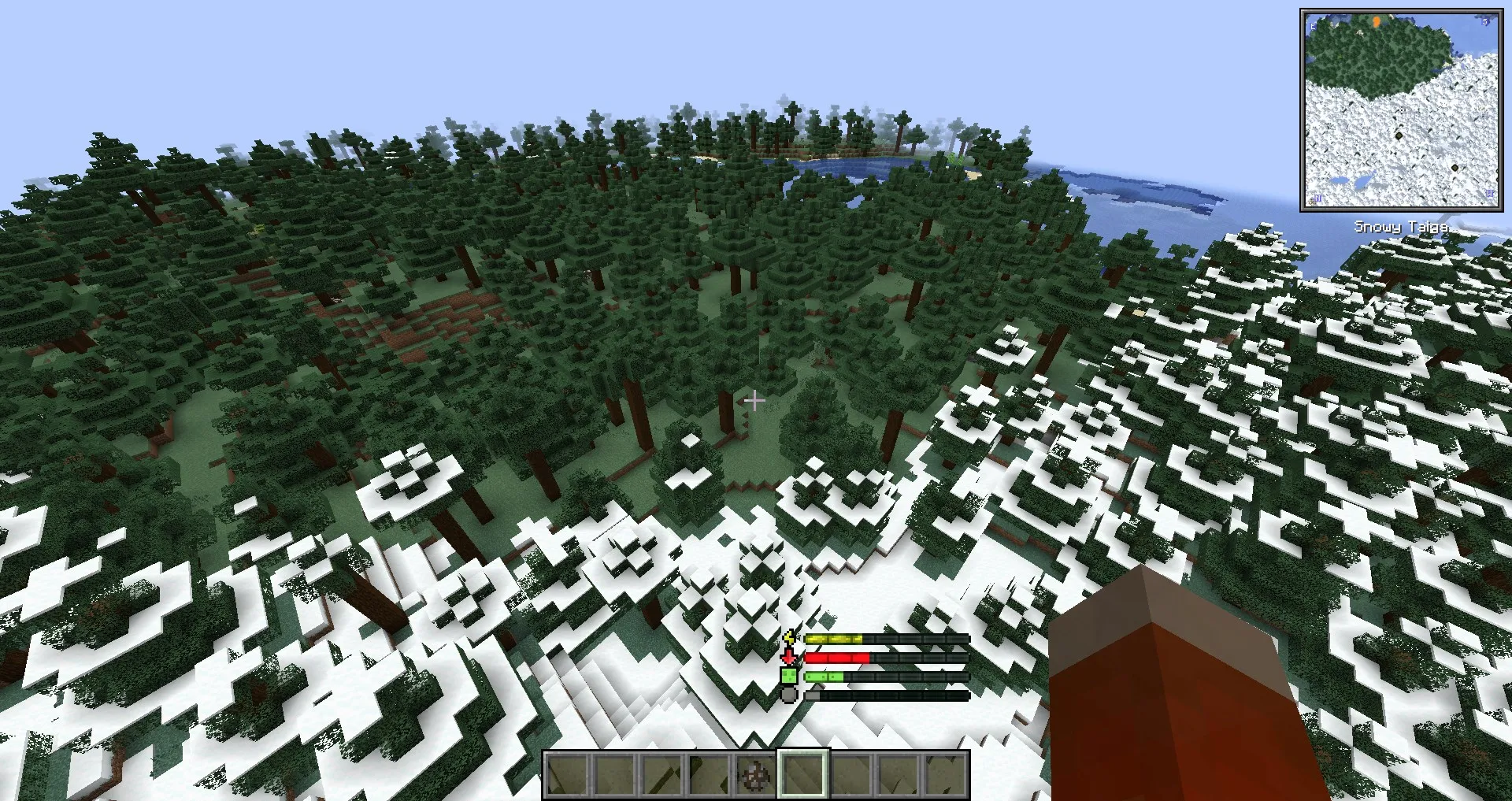
Task: Click the orange player marker on the minimap
Action: pyautogui.click(x=1377, y=22)
